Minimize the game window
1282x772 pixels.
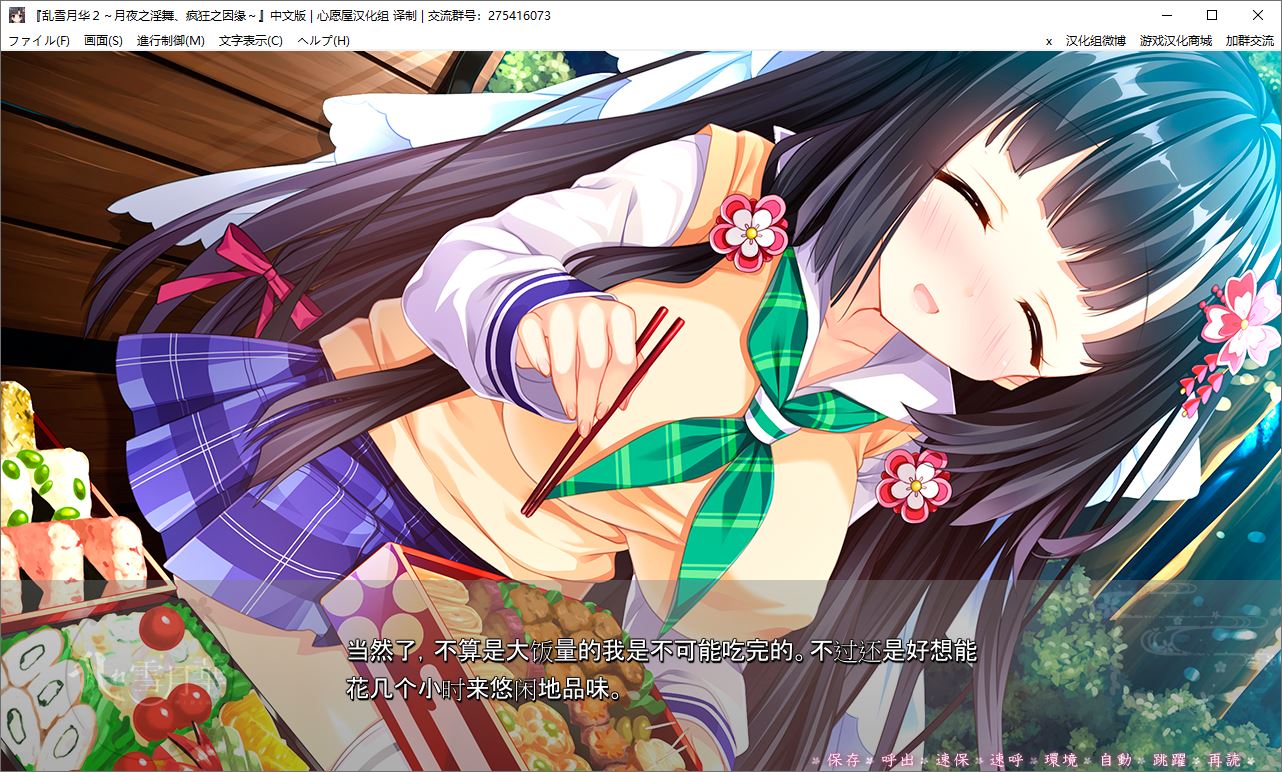point(1166,15)
